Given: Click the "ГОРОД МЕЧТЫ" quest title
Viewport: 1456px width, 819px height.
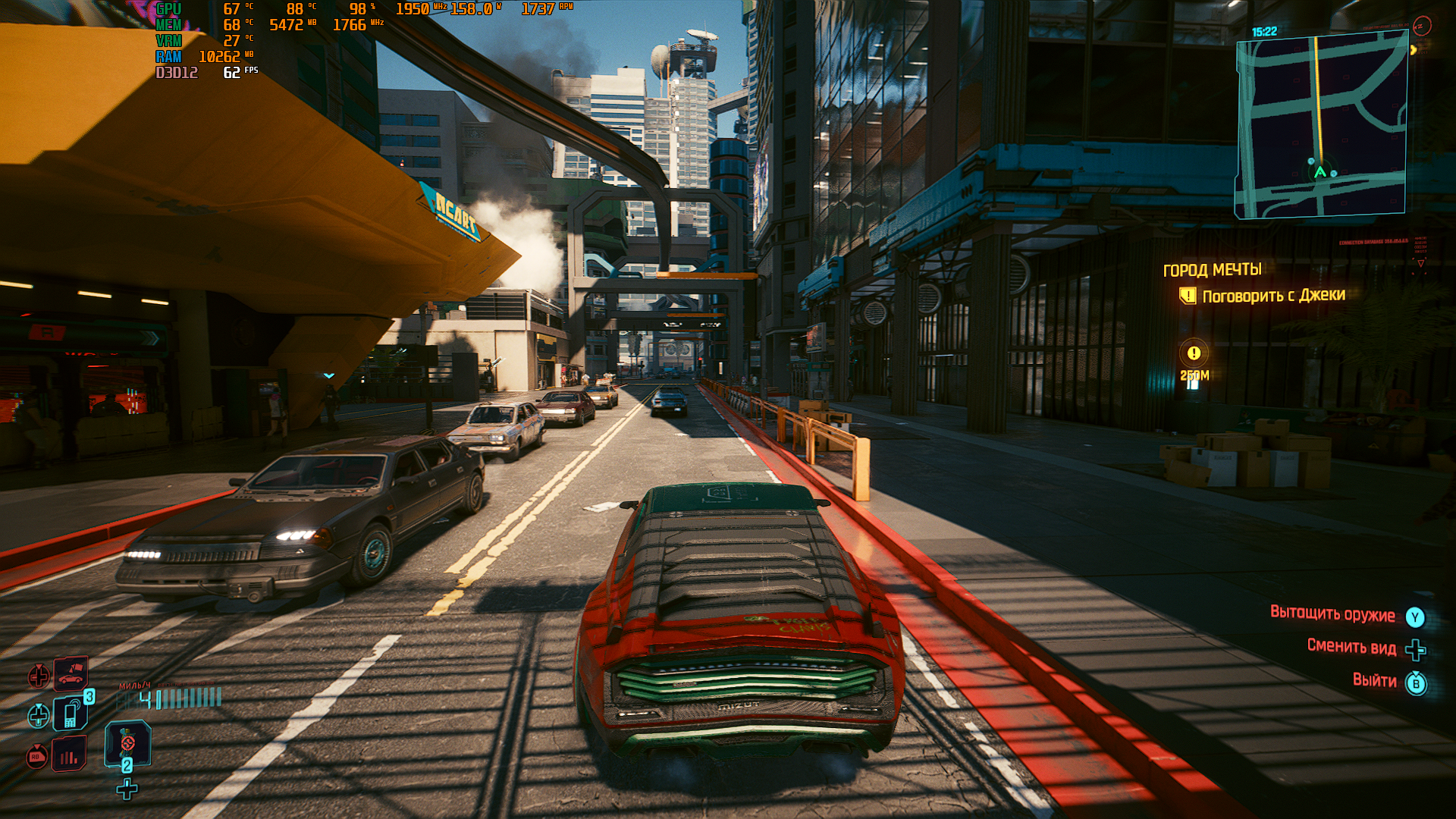Looking at the screenshot, I should (1213, 270).
